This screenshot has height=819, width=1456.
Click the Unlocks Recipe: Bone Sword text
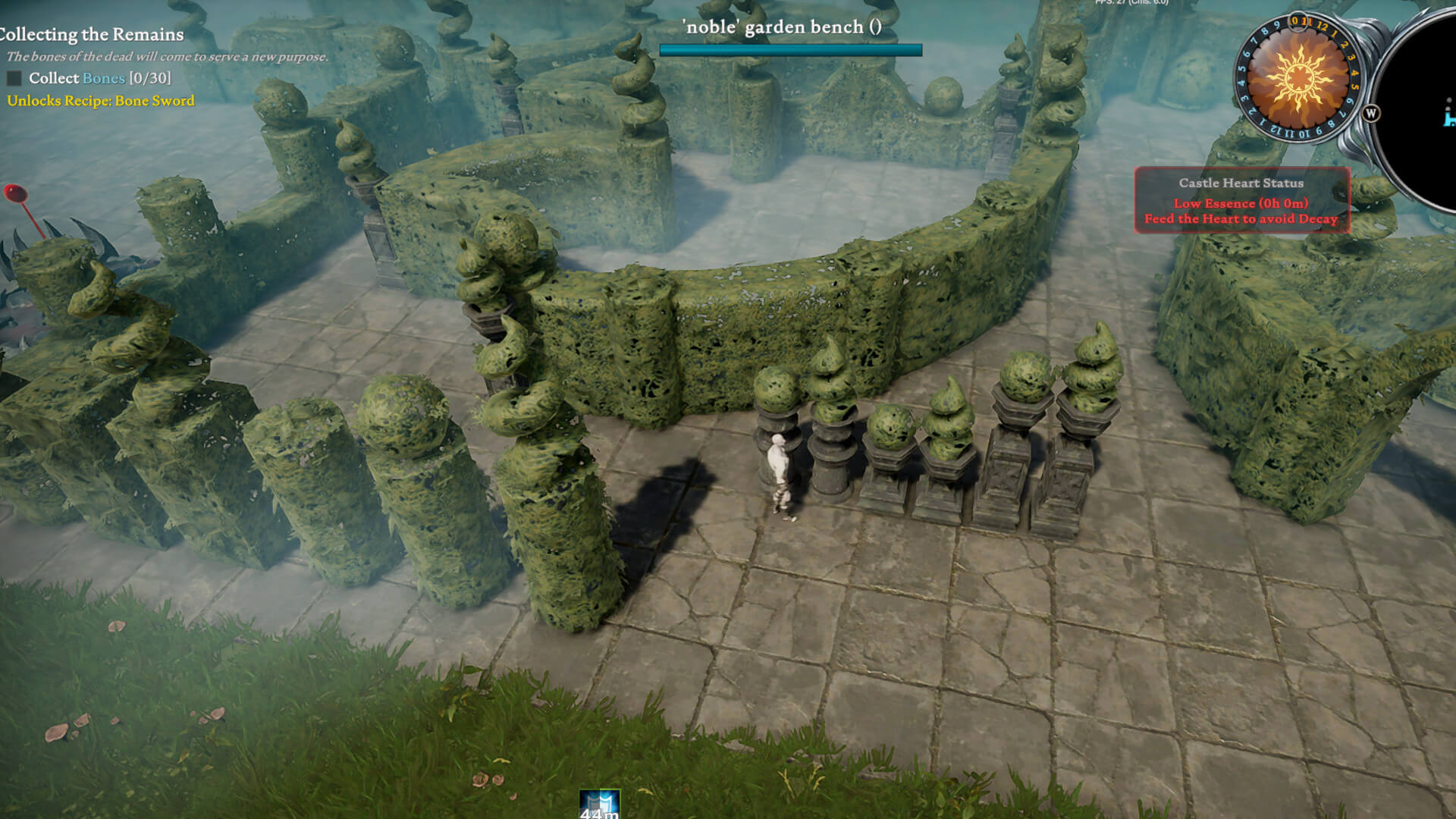(x=101, y=100)
